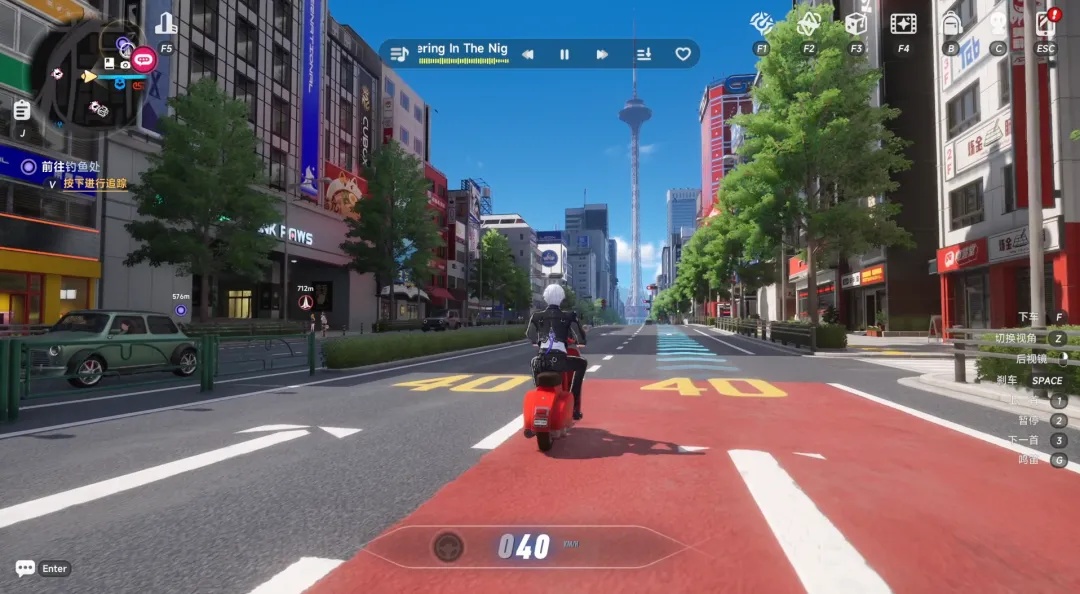Go back to the previous song
The height and width of the screenshot is (594, 1080).
[x=527, y=54]
